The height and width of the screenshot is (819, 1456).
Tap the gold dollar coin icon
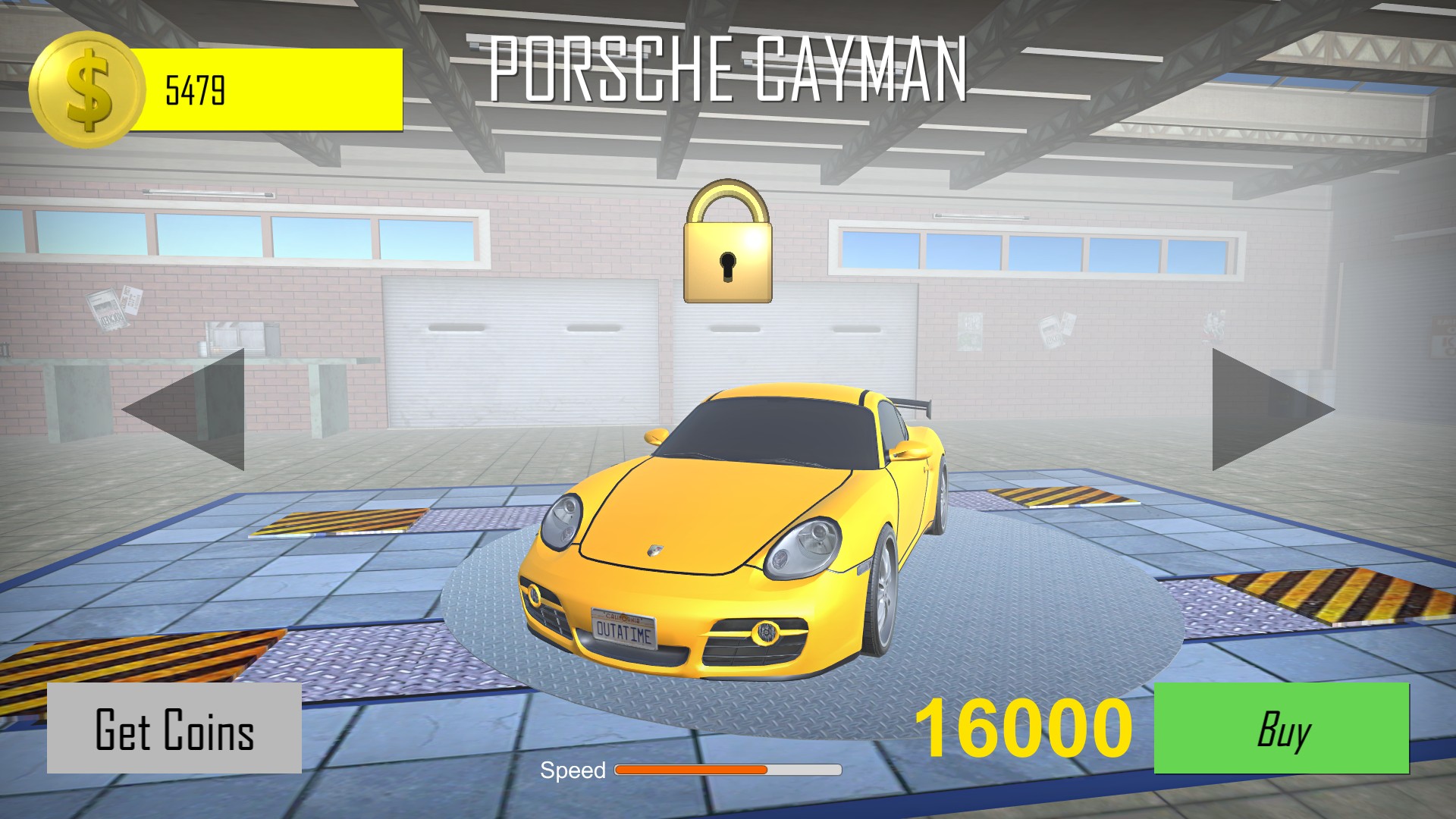86,89
